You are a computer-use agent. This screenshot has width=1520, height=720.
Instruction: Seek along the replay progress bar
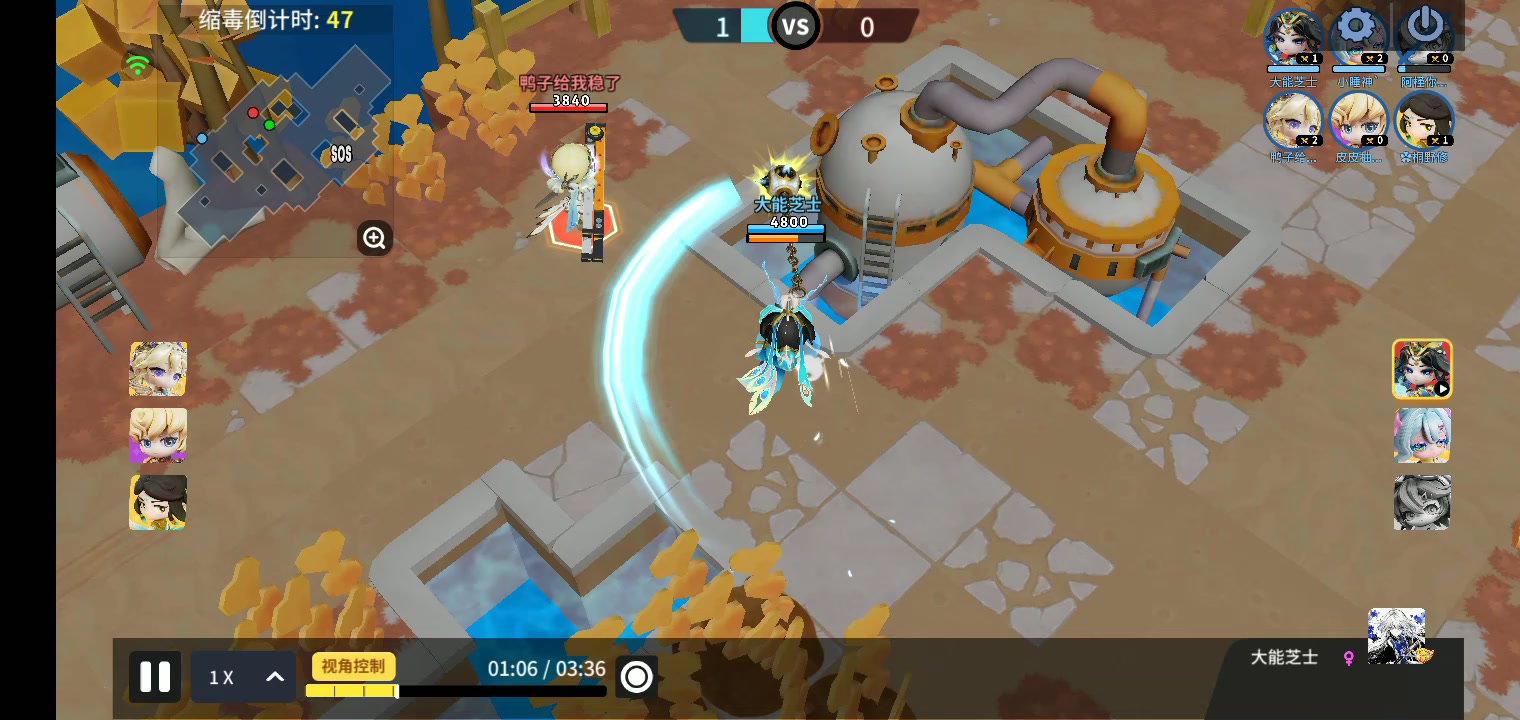click(x=455, y=691)
